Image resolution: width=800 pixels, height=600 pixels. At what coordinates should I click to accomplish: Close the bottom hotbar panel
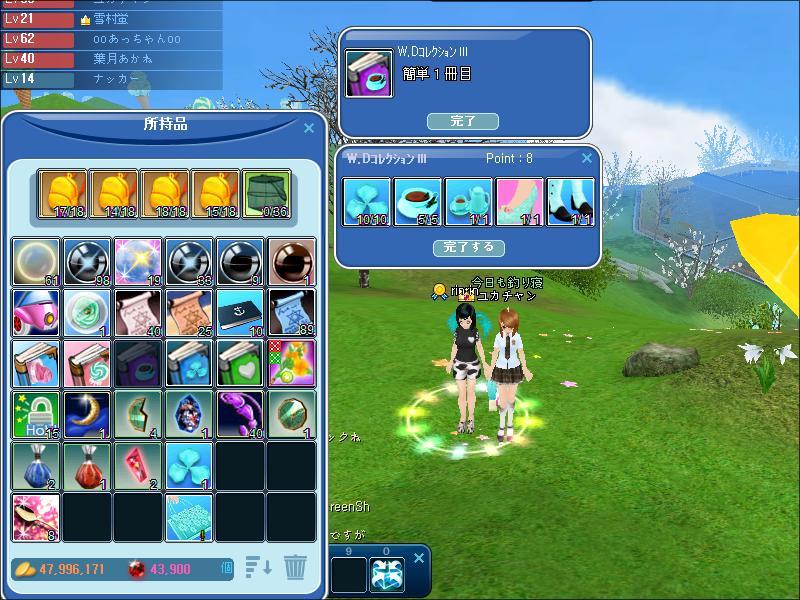(420, 557)
